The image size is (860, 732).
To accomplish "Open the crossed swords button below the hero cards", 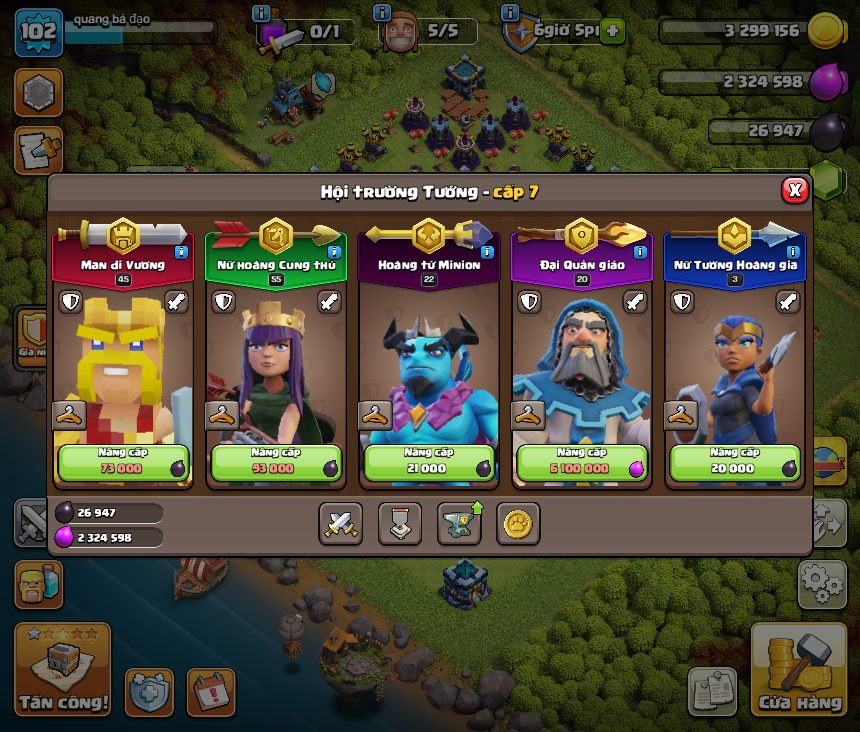I will 340,523.
